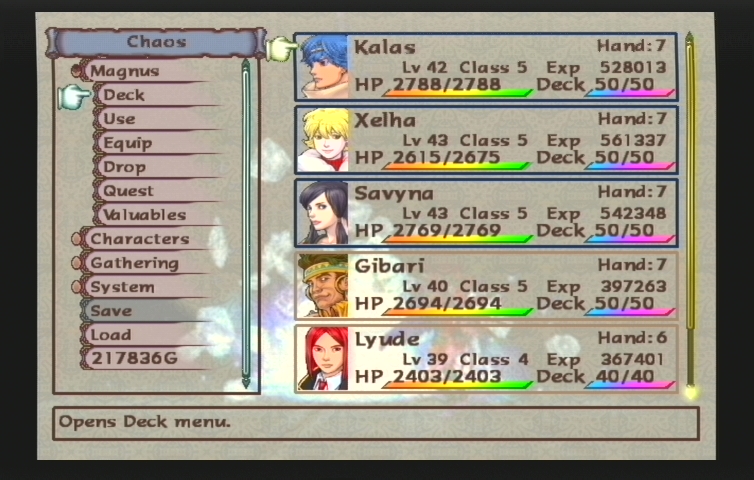754x480 pixels.
Task: Select Kalas in the party list
Action: 486,67
